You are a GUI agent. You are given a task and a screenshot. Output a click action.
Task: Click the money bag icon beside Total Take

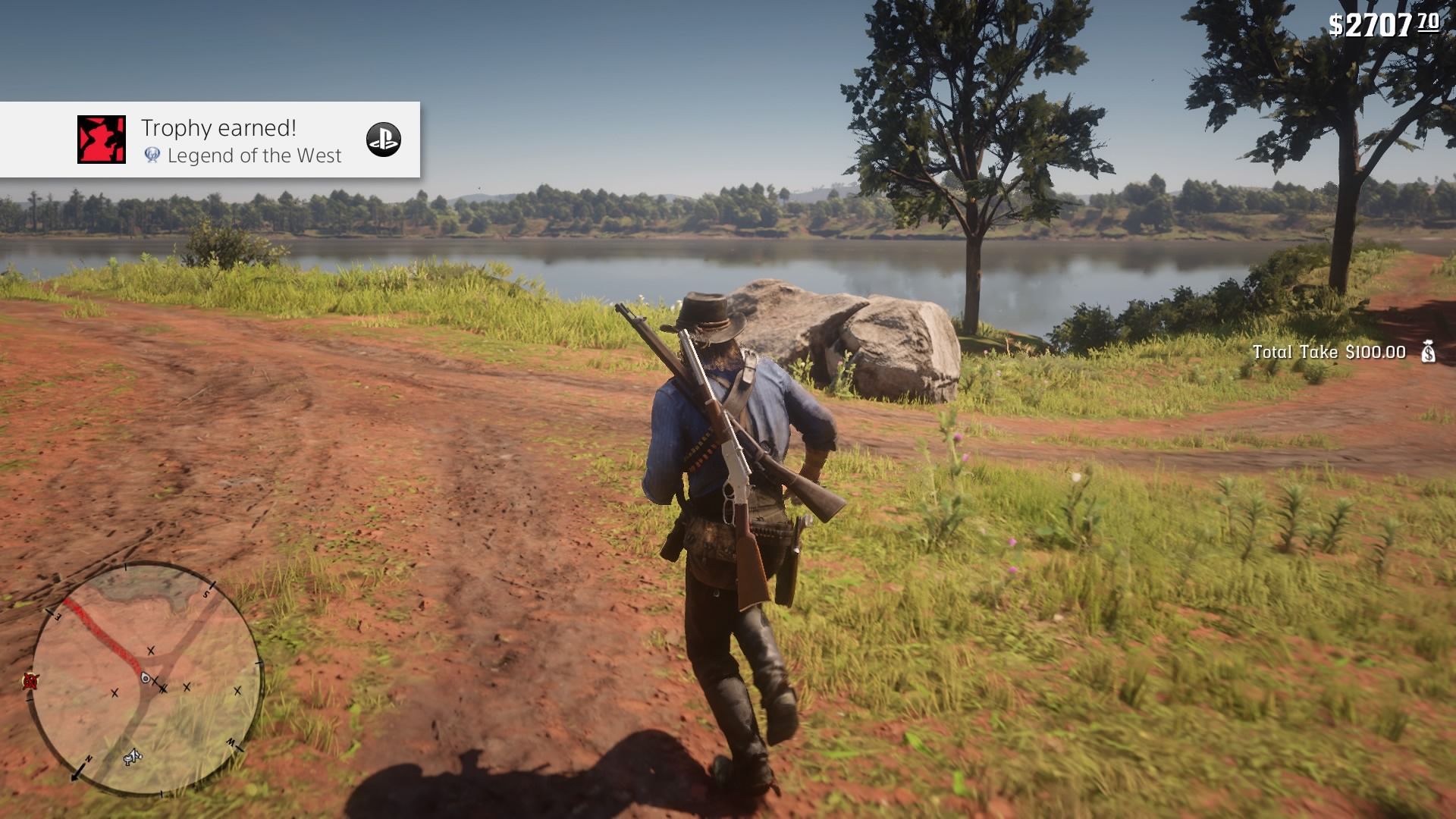pos(1428,352)
